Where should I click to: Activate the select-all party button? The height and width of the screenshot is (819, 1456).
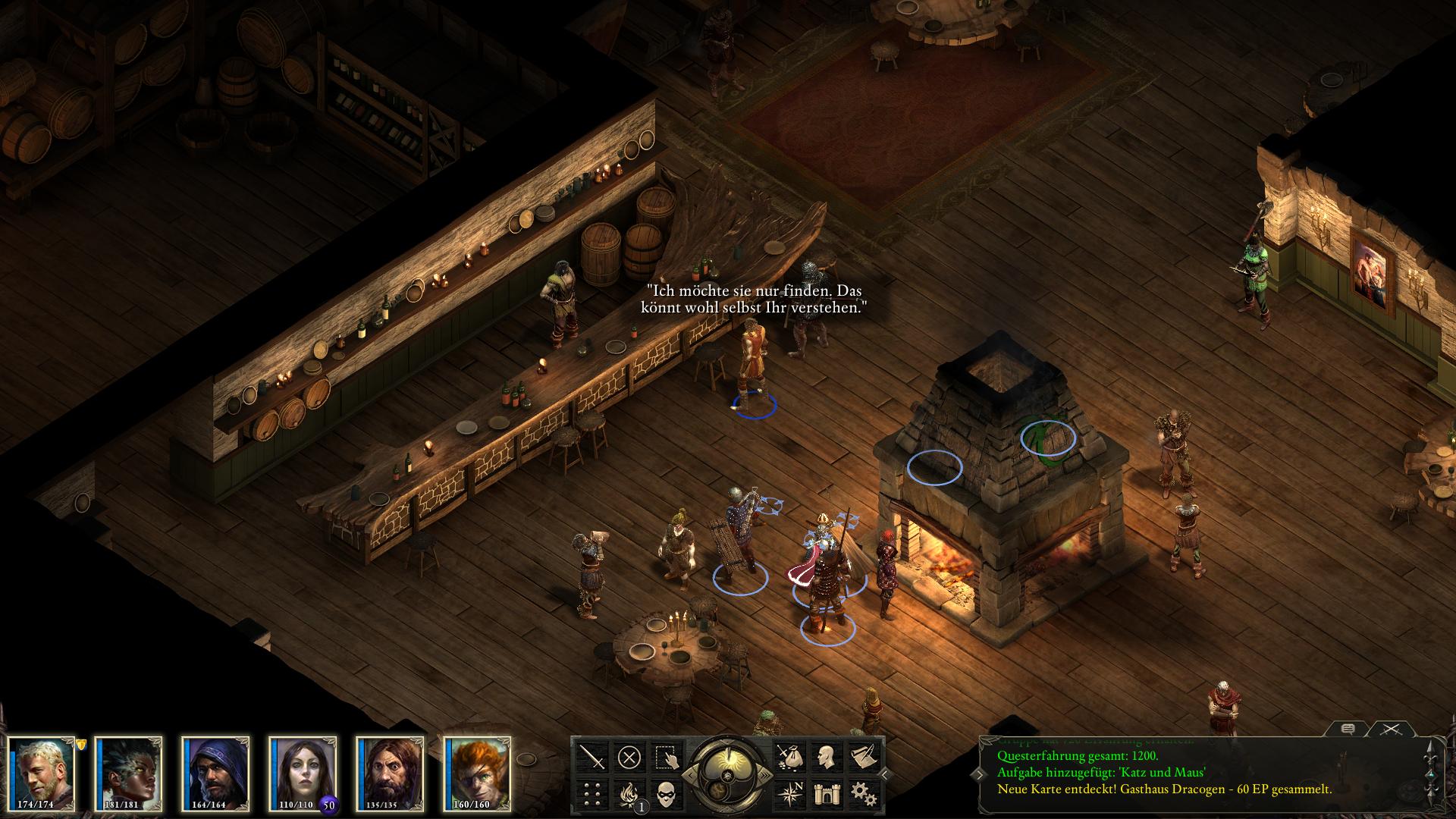667,757
